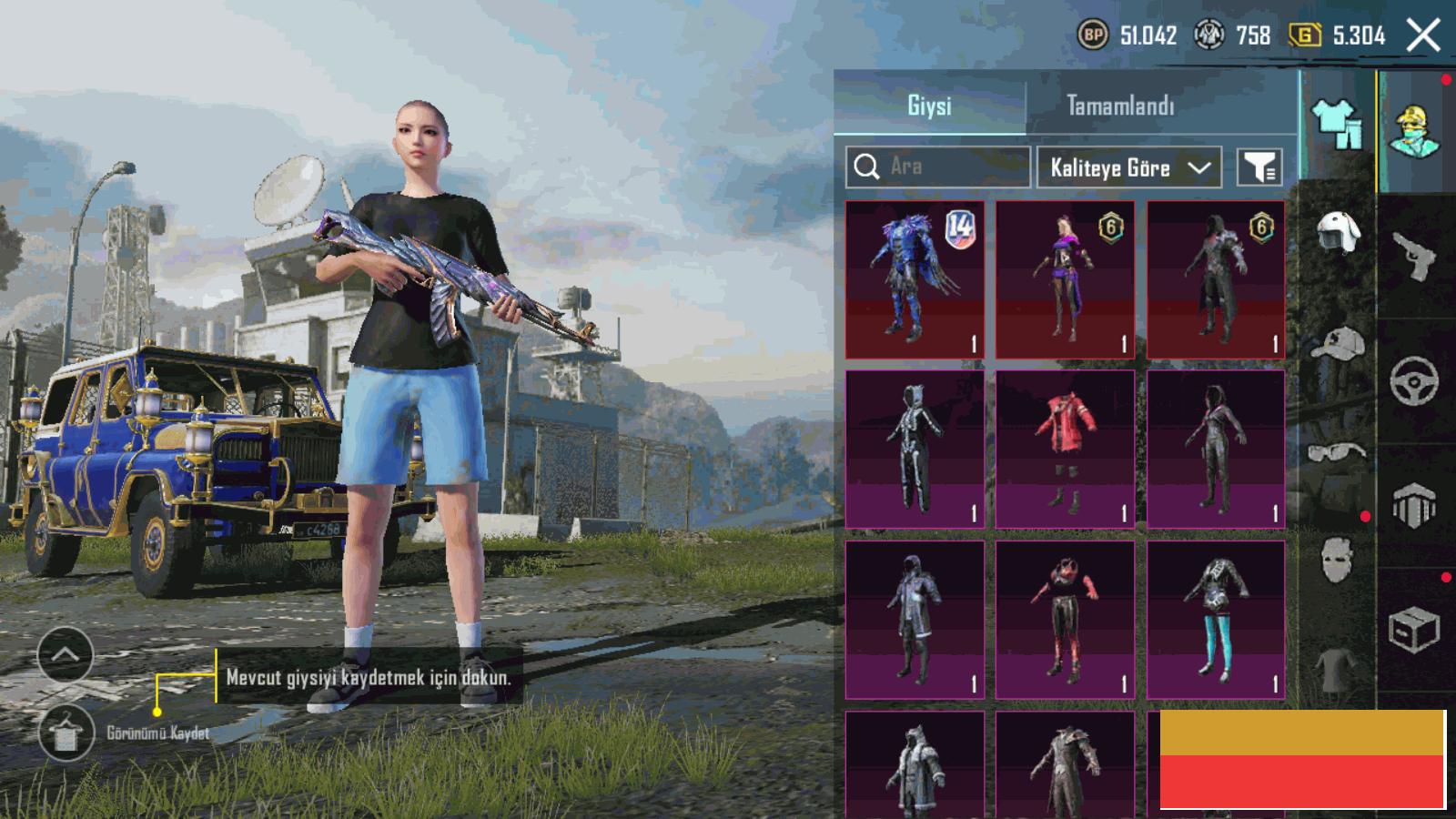Choose the purple blonde-haired outfit
Image resolution: width=1456 pixels, height=819 pixels.
pos(1065,279)
